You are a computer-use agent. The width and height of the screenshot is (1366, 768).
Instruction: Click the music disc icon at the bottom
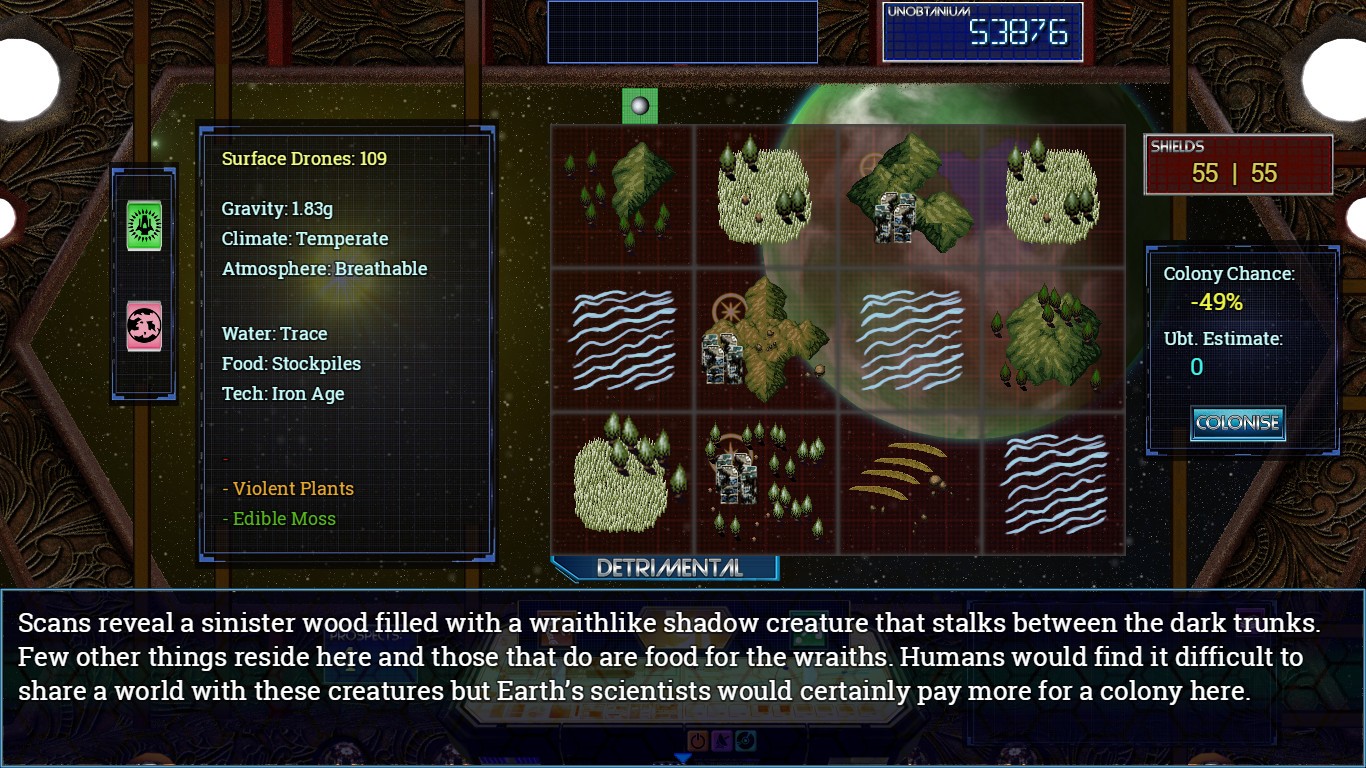pyautogui.click(x=746, y=741)
